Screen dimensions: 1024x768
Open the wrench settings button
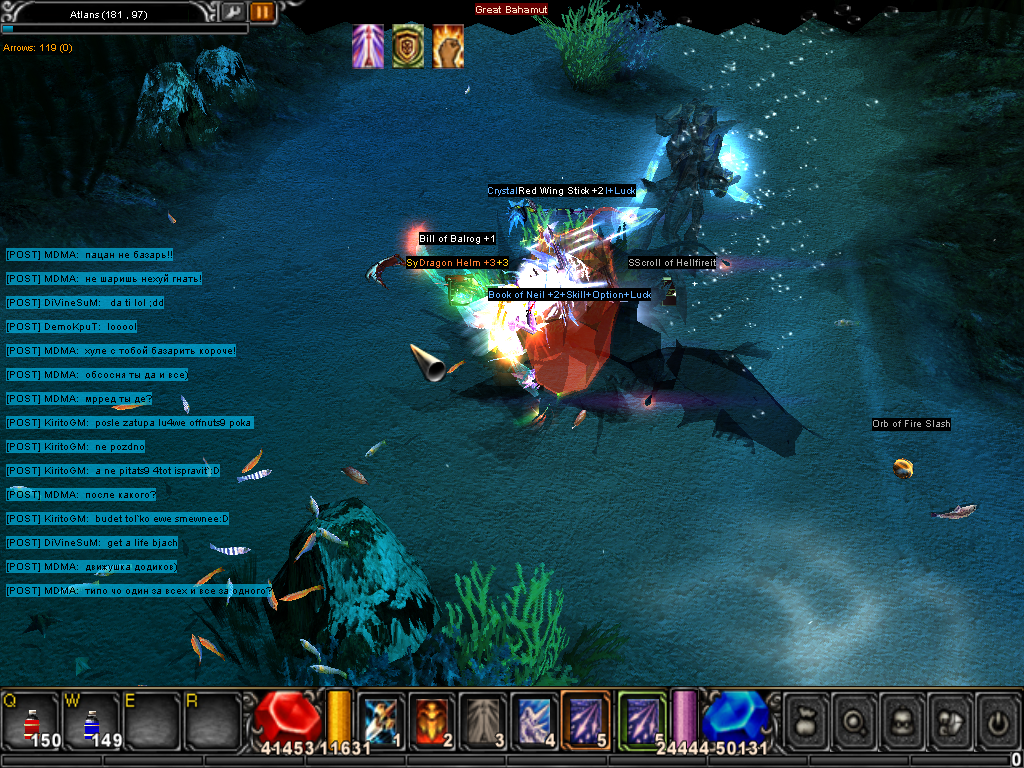232,12
